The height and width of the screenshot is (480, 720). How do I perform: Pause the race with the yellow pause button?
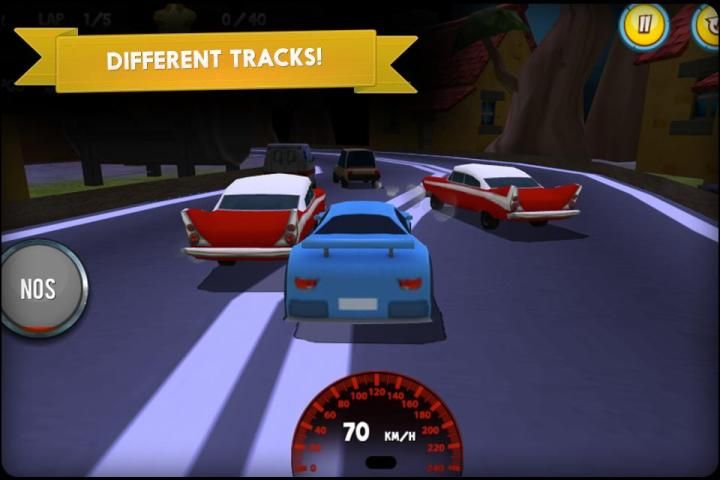(643, 26)
